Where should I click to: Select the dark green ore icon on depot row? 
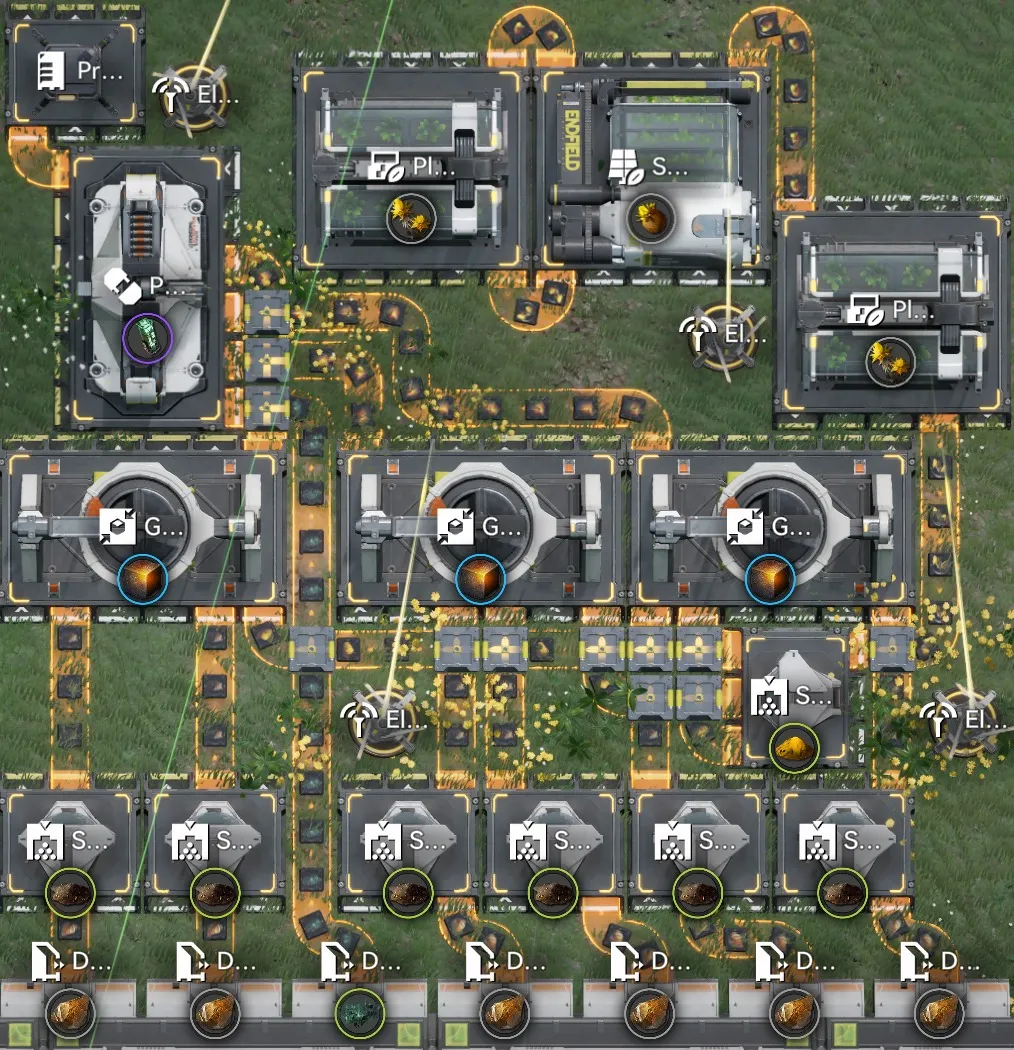coord(359,1013)
